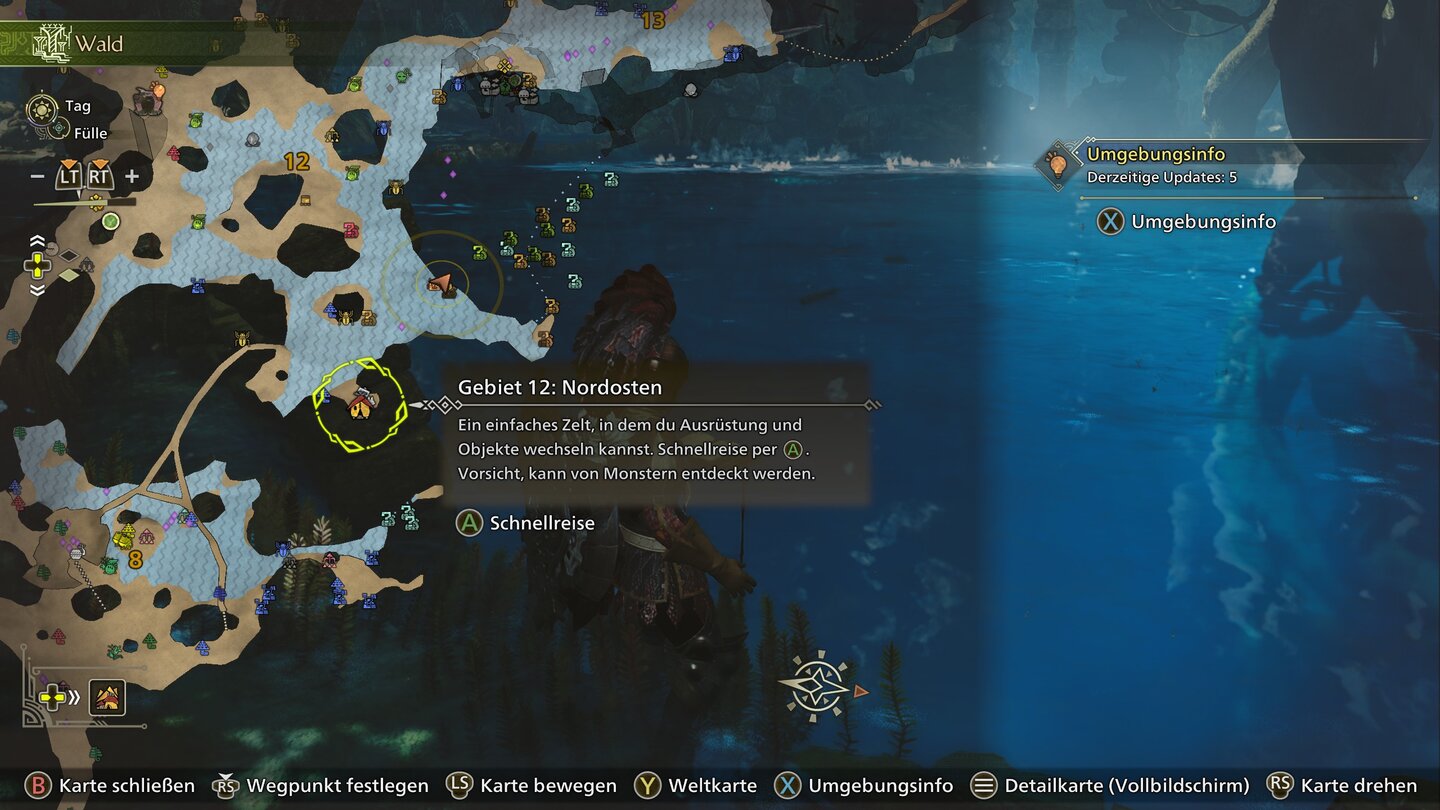
Task: Click the area 12 number label
Action: [296, 161]
